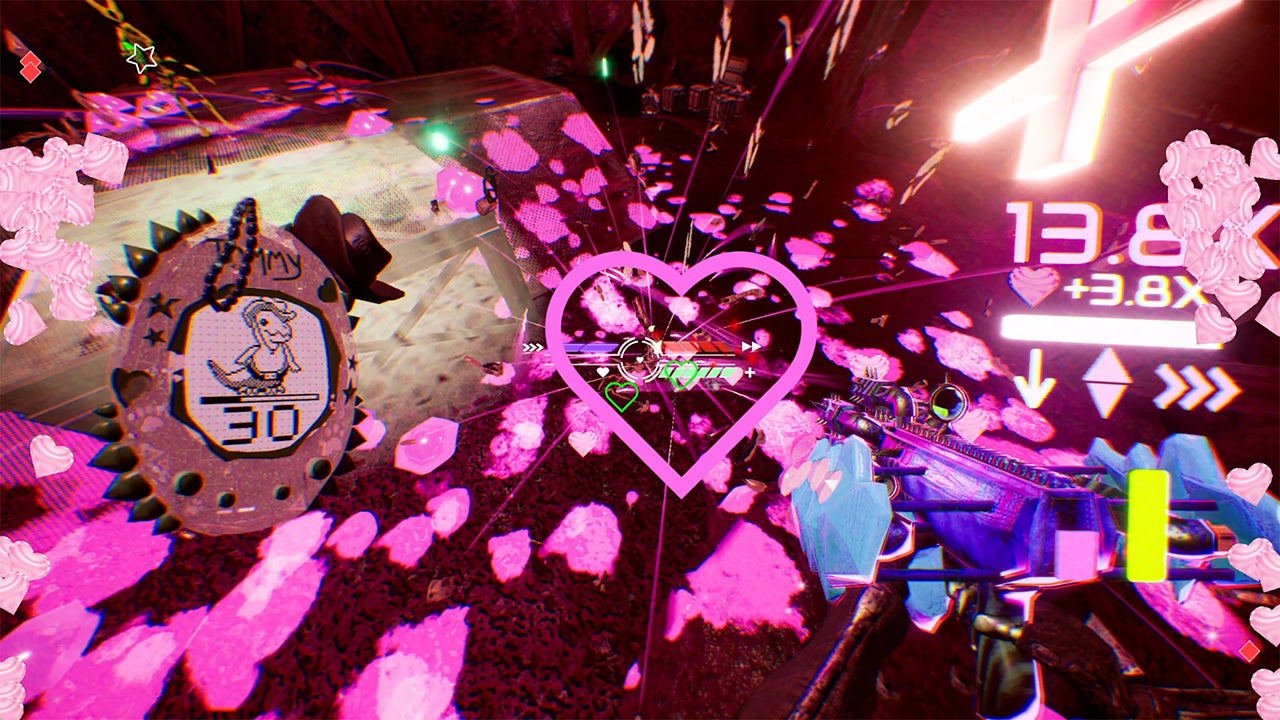Select the pink diamond power icon
The height and width of the screenshot is (720, 1280).
[1105, 380]
